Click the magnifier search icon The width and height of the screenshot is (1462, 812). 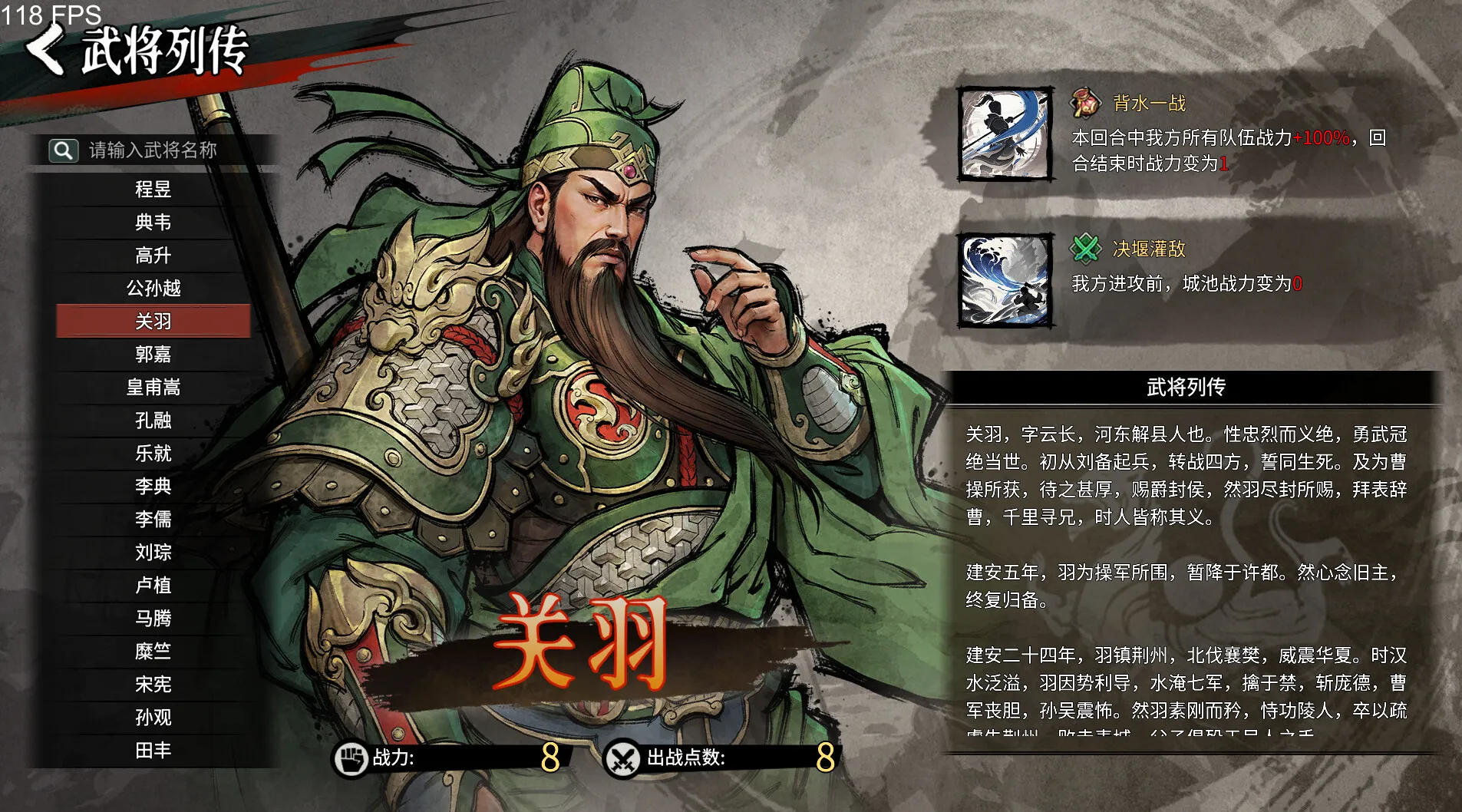[64, 150]
